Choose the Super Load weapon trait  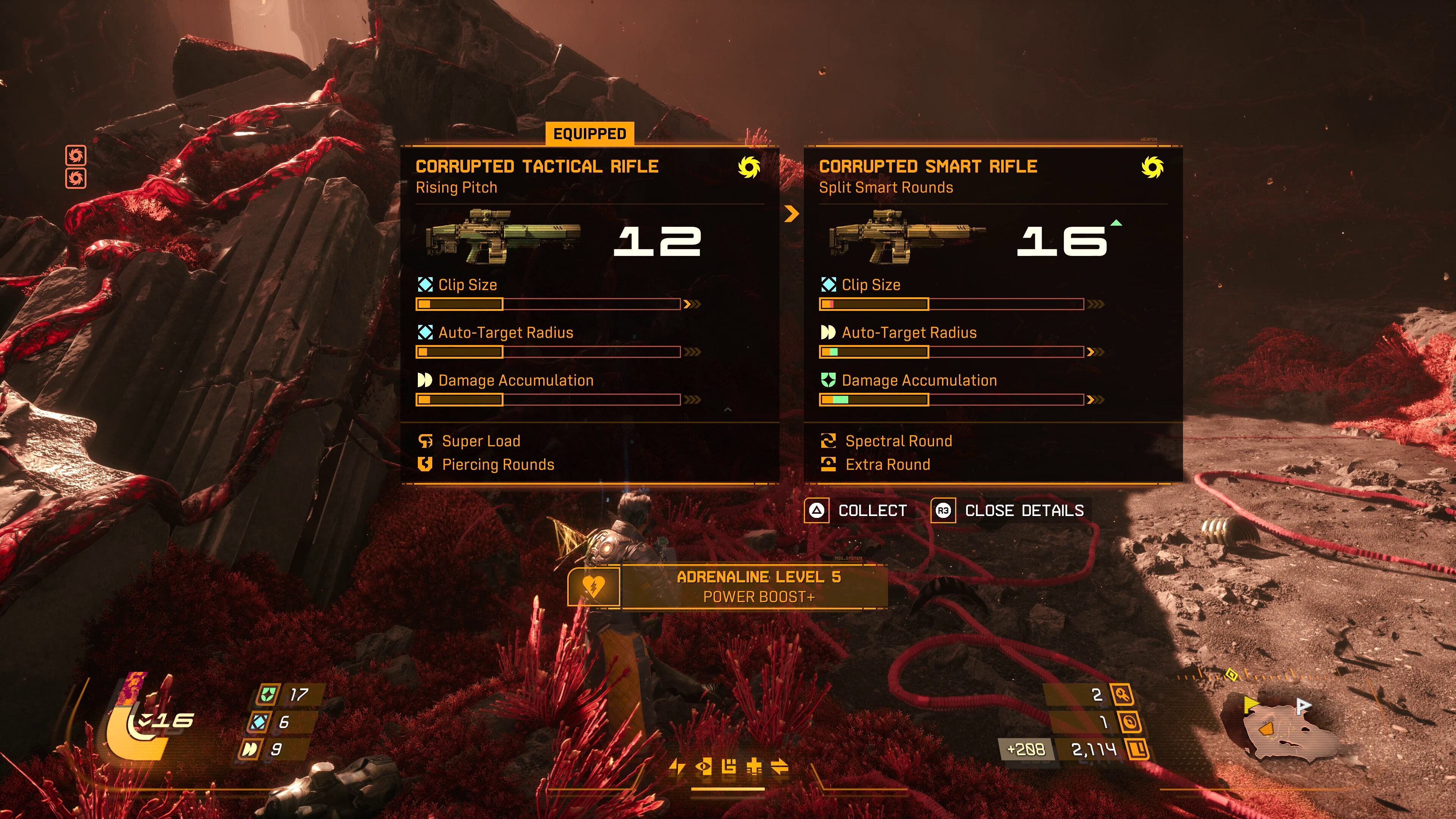pos(480,441)
